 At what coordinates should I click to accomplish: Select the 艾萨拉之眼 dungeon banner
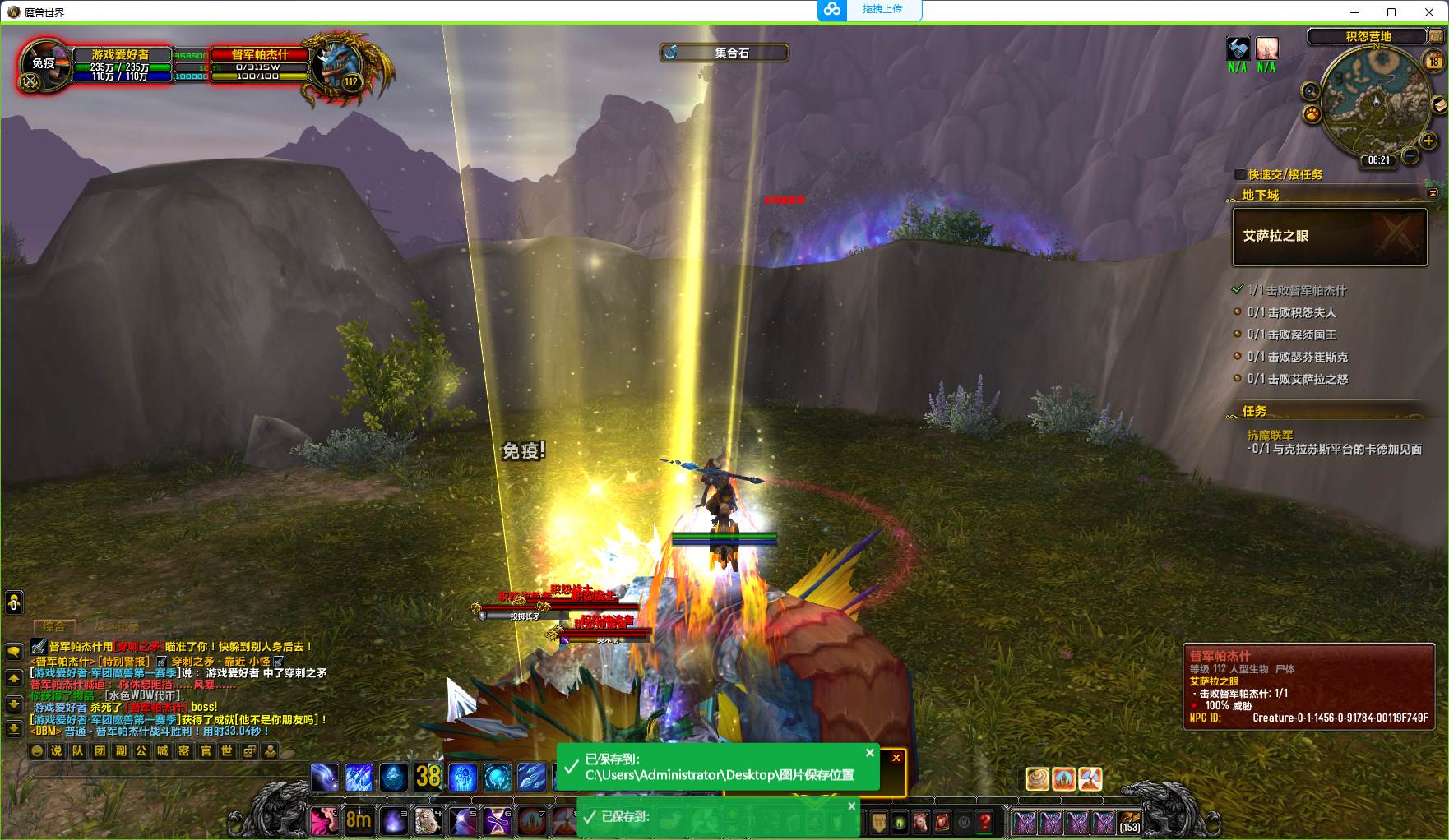(1329, 237)
